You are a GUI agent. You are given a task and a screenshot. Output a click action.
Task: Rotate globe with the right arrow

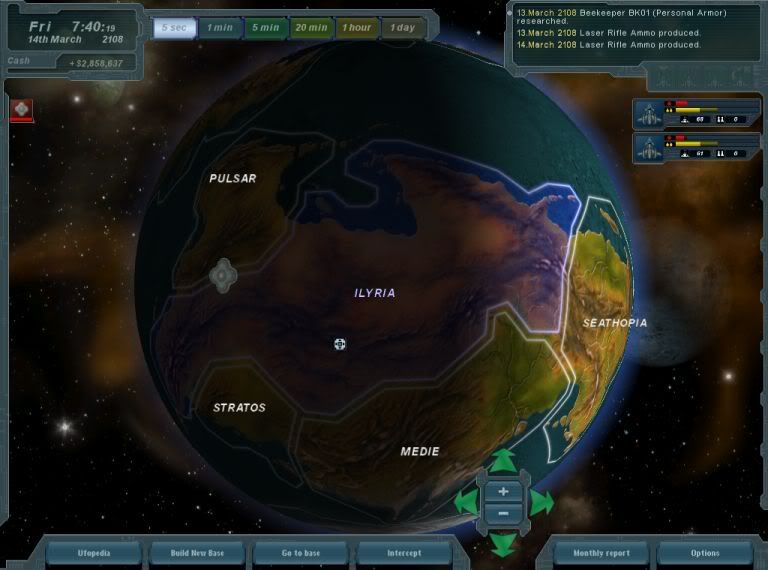540,502
